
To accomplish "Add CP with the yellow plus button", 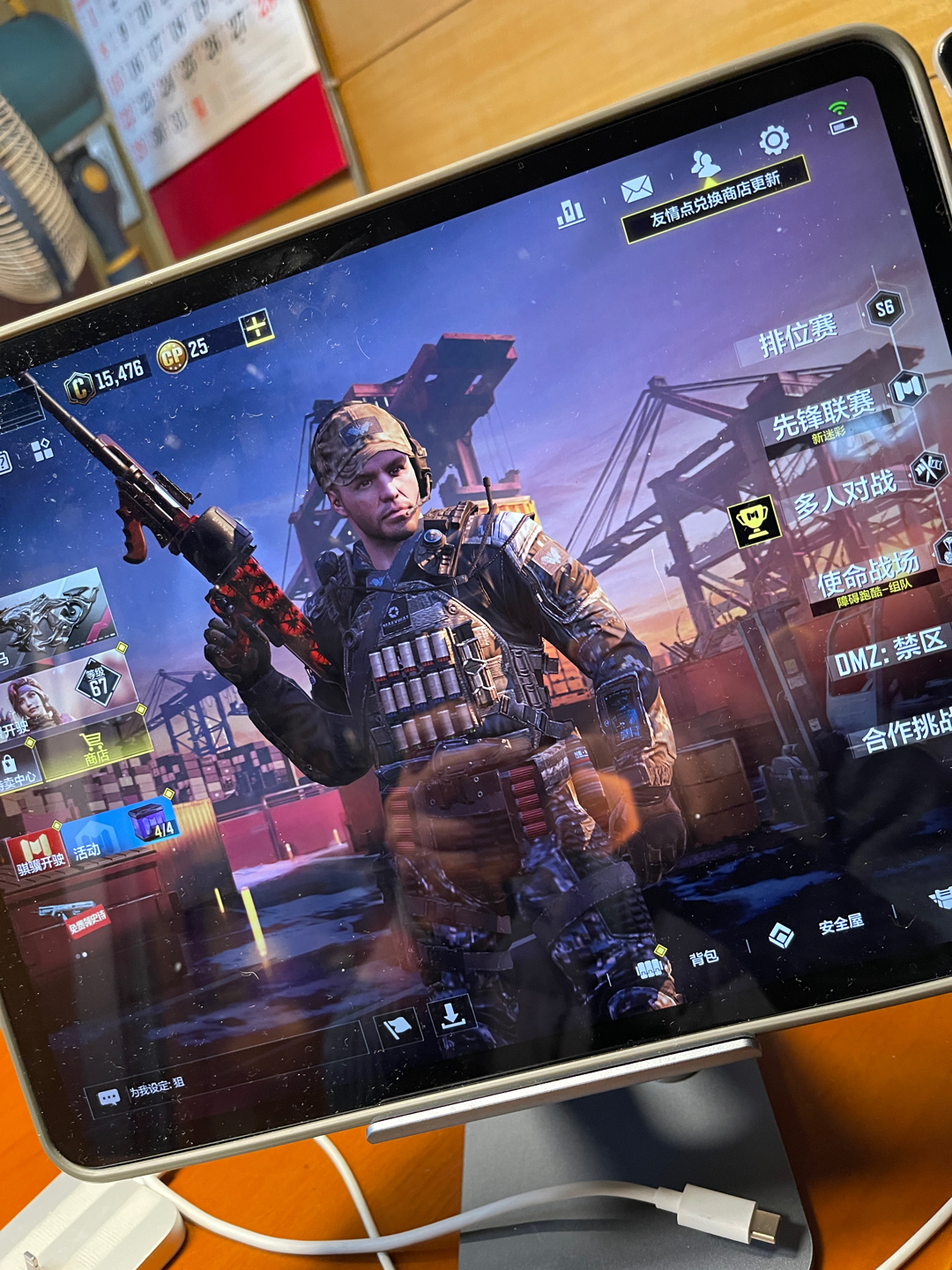I will click(x=257, y=329).
